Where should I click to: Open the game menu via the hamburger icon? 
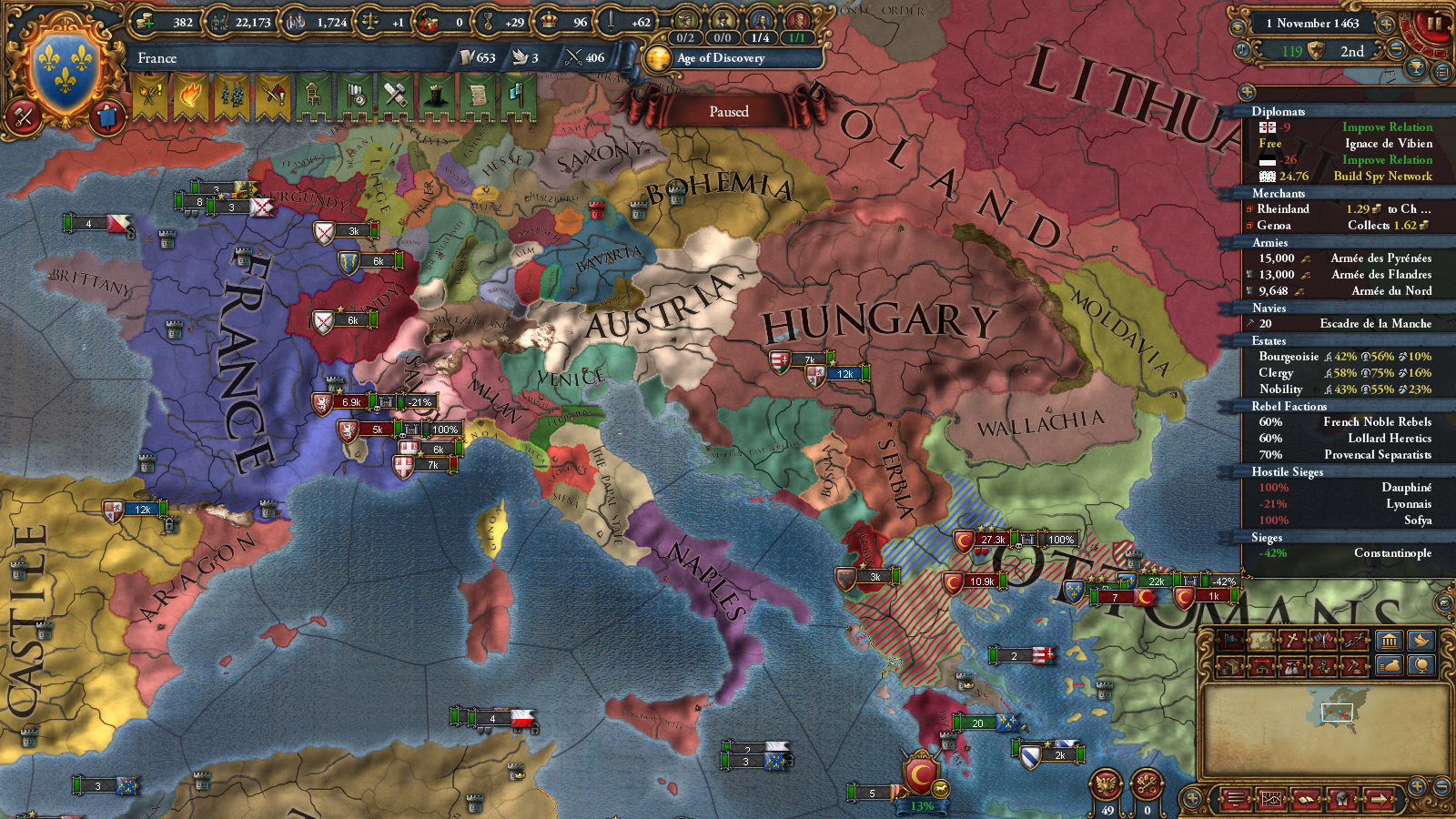coord(1236,798)
